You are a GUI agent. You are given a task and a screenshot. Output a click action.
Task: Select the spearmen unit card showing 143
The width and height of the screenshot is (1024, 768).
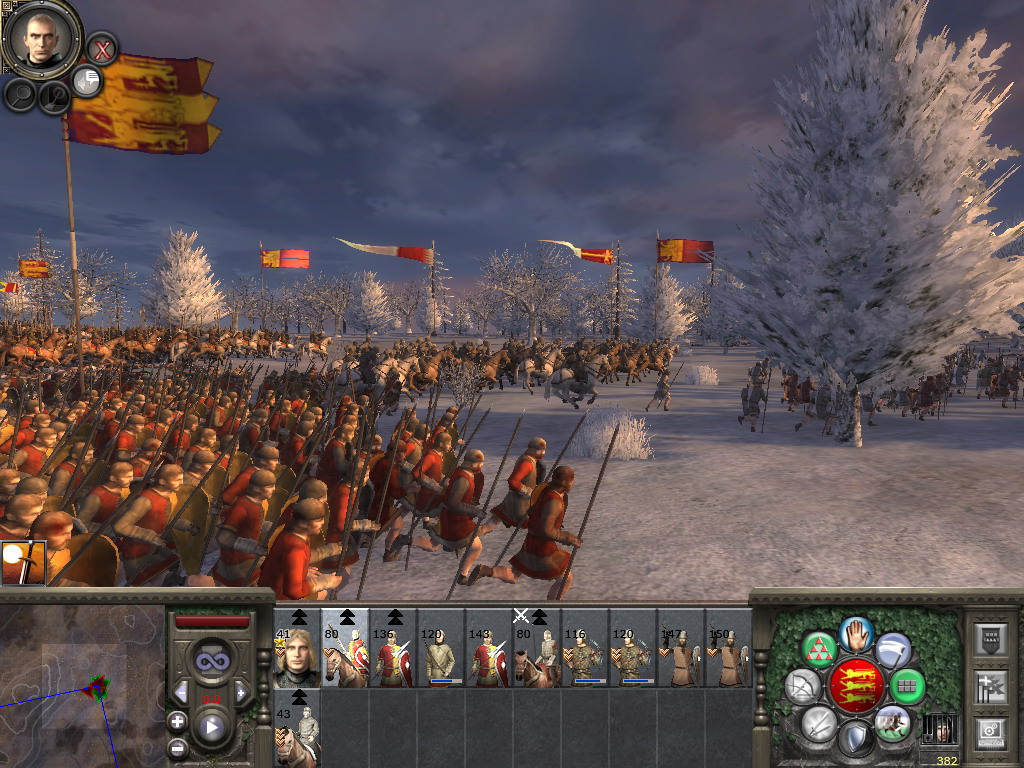pos(489,650)
